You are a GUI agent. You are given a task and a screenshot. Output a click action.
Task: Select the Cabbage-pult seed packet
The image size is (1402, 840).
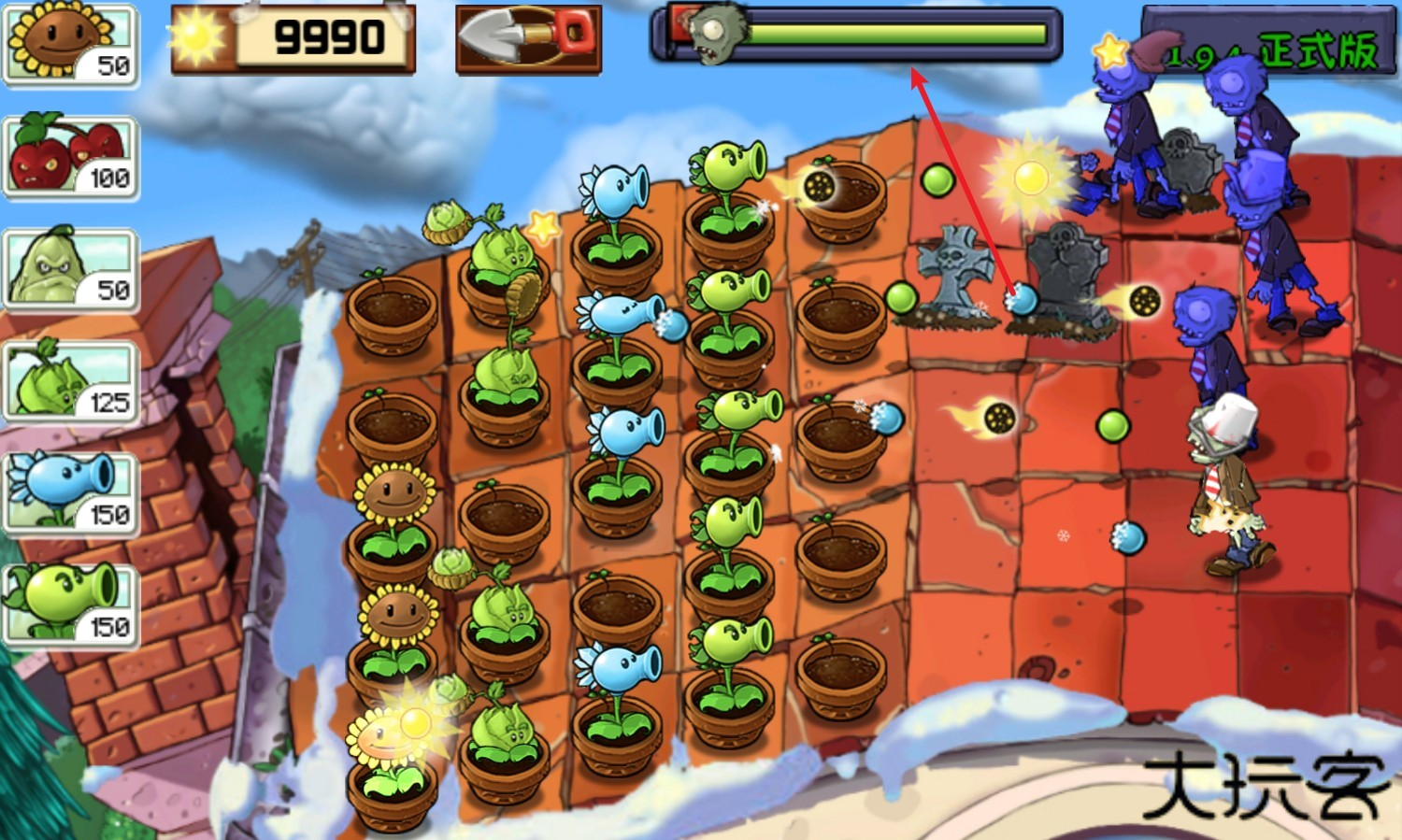[70, 381]
